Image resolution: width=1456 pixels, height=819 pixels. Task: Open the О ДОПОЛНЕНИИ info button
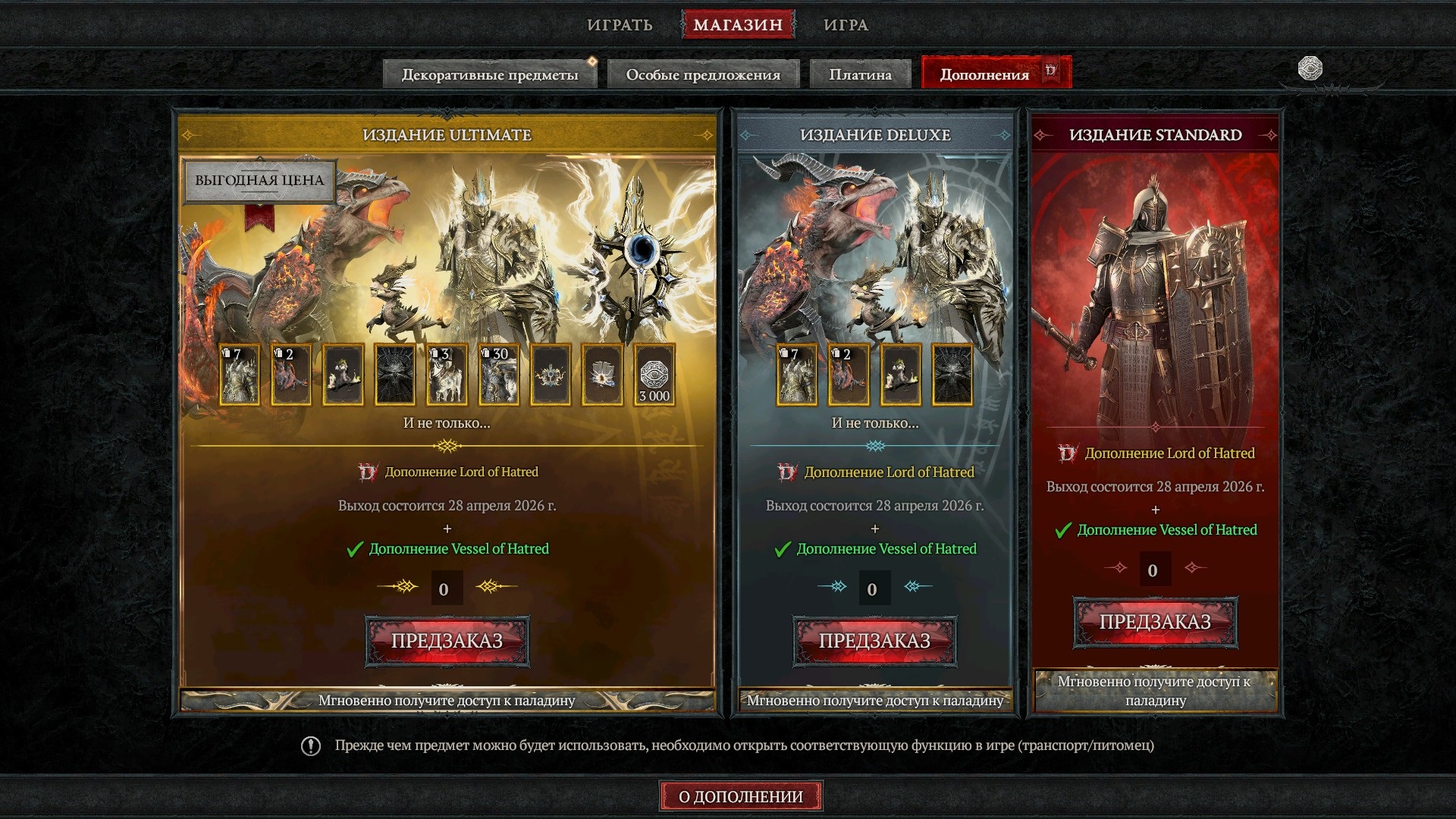pyautogui.click(x=740, y=796)
